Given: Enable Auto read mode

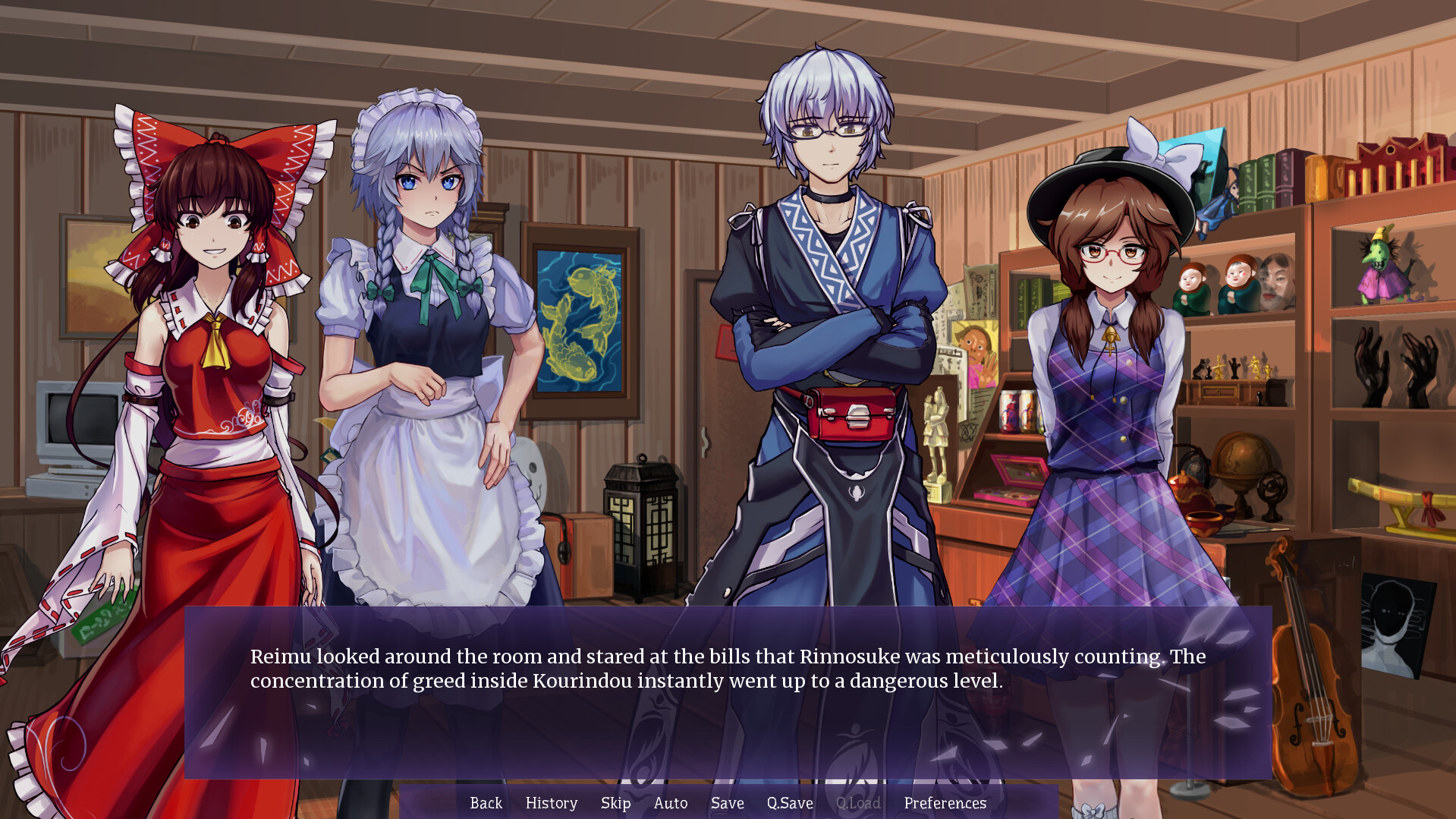Looking at the screenshot, I should [671, 803].
